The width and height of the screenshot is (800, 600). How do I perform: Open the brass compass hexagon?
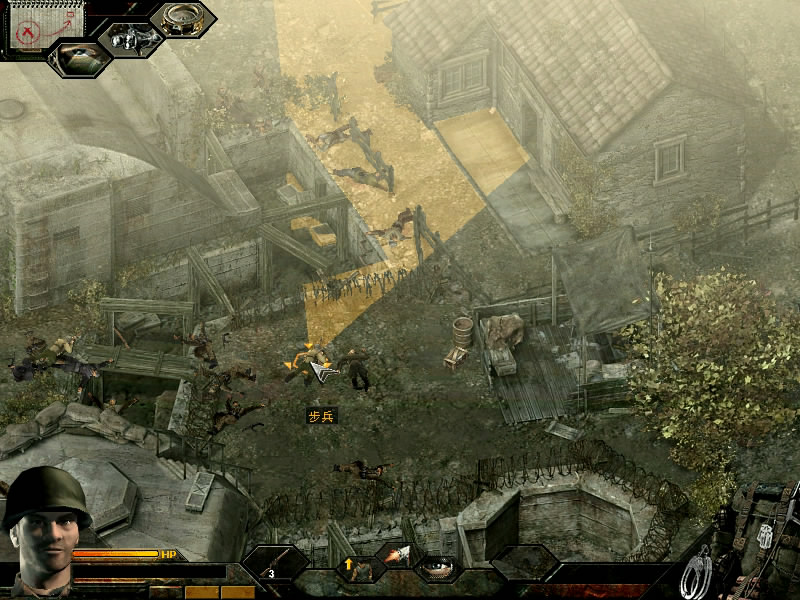tap(182, 20)
